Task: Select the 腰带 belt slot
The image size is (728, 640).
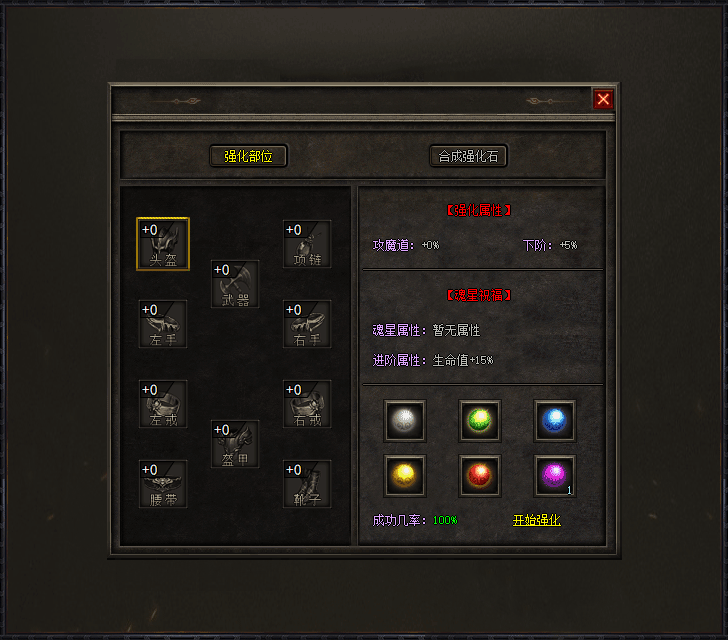Action: click(163, 484)
